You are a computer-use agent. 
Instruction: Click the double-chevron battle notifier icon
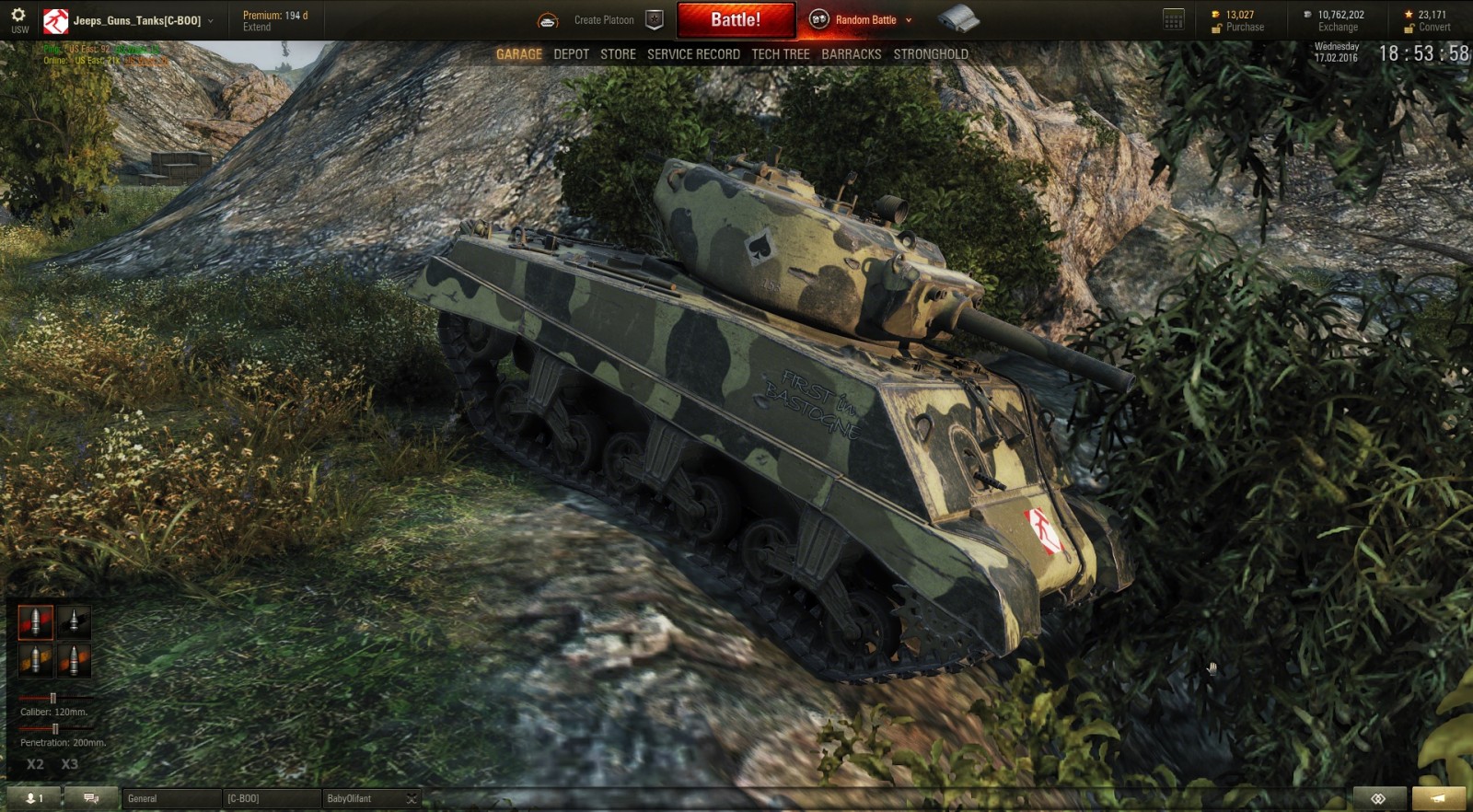[1376, 797]
